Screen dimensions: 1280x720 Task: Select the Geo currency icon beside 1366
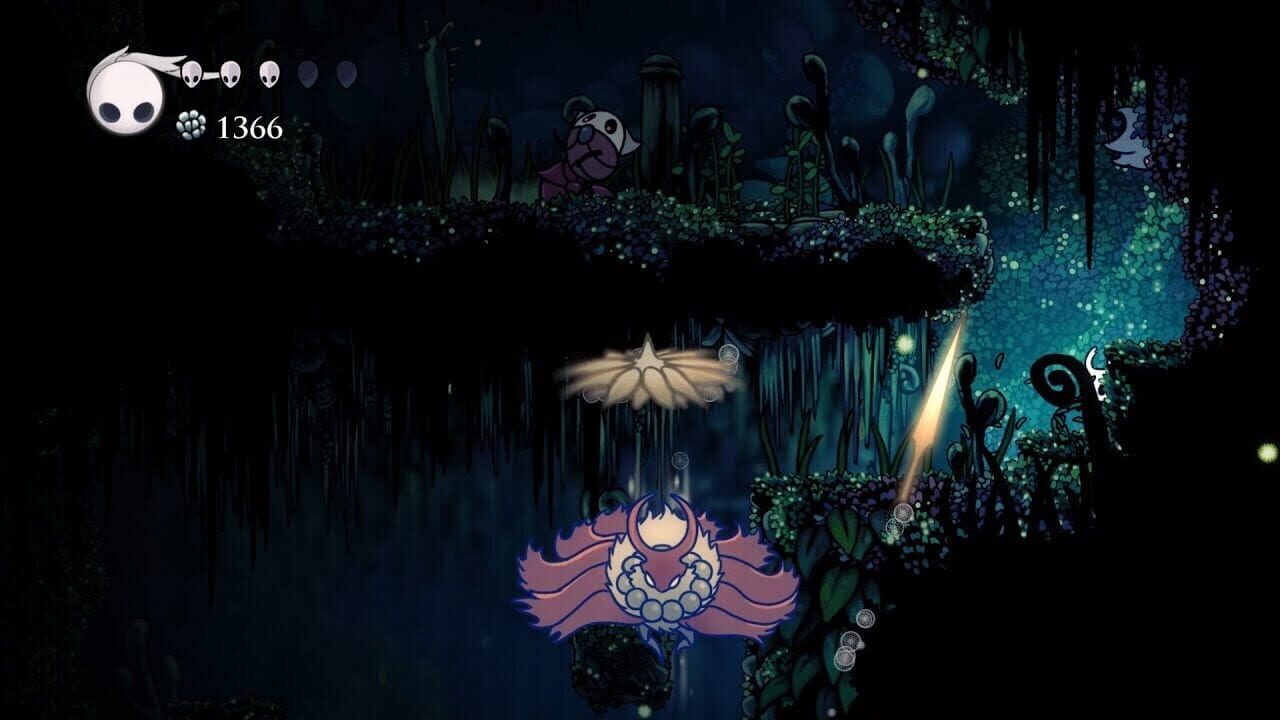tap(190, 125)
